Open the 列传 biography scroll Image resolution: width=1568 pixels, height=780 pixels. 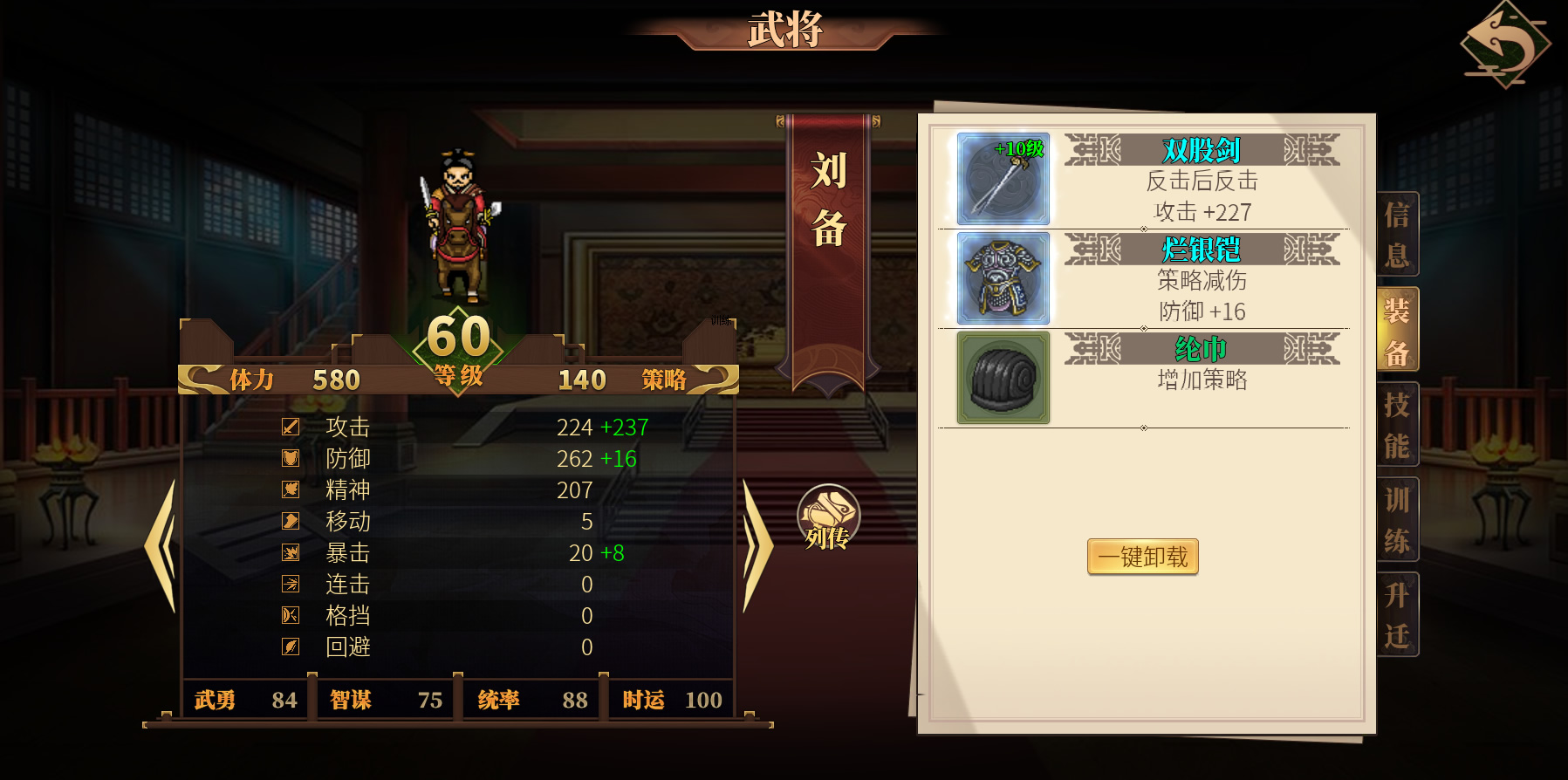(x=828, y=518)
